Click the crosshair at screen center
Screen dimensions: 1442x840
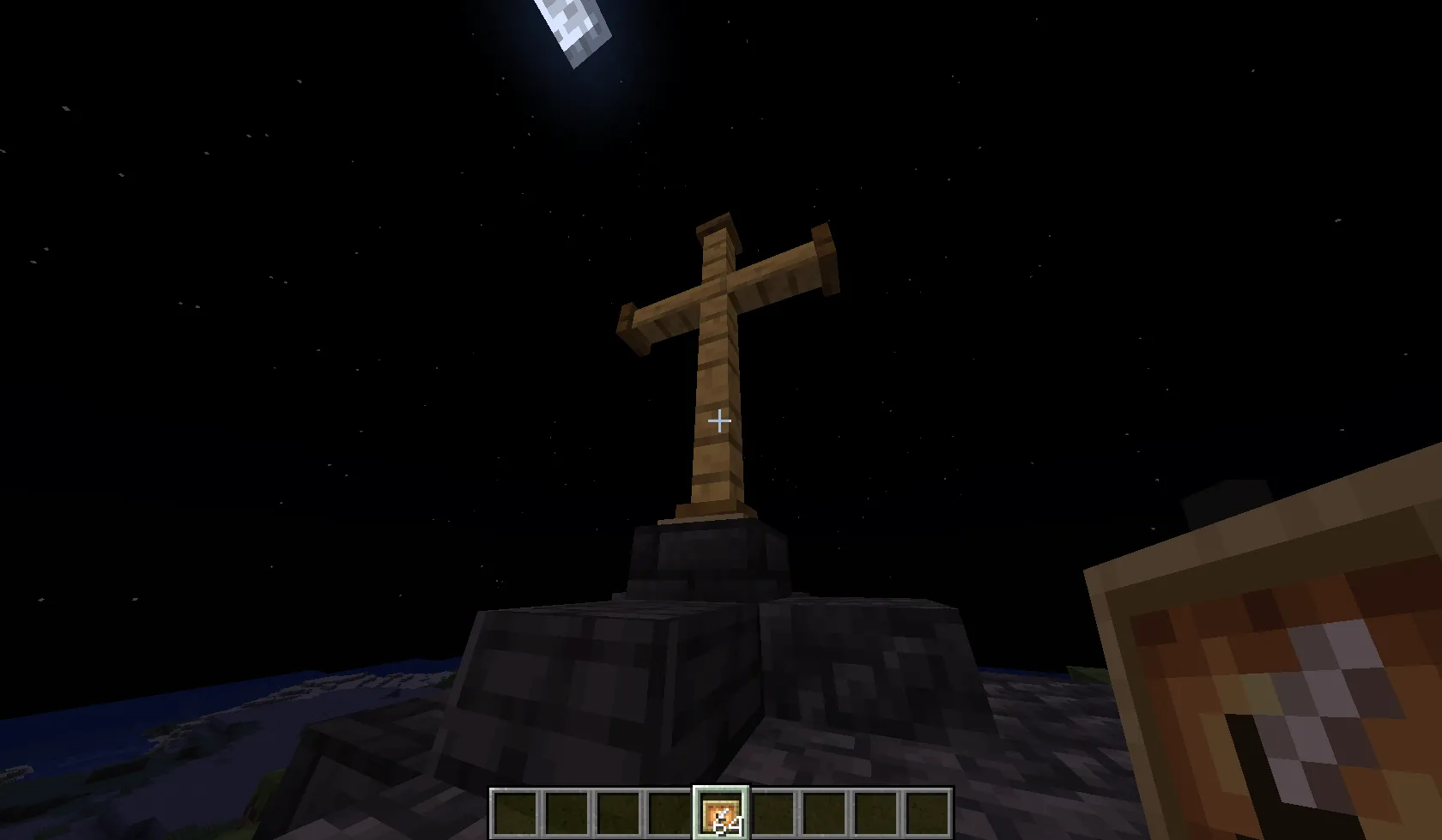[719, 420]
